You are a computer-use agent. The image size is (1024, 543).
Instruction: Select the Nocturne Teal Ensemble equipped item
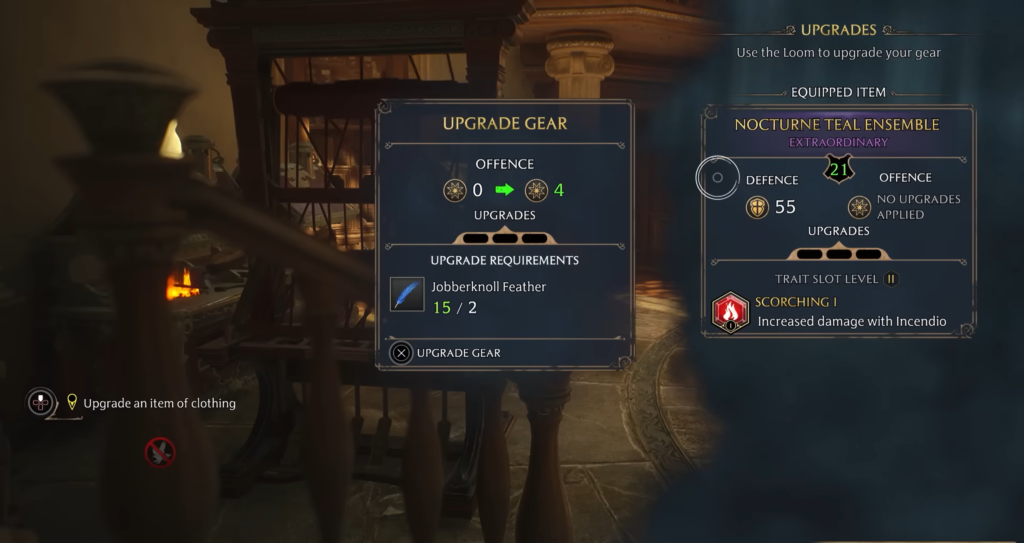[x=836, y=125]
